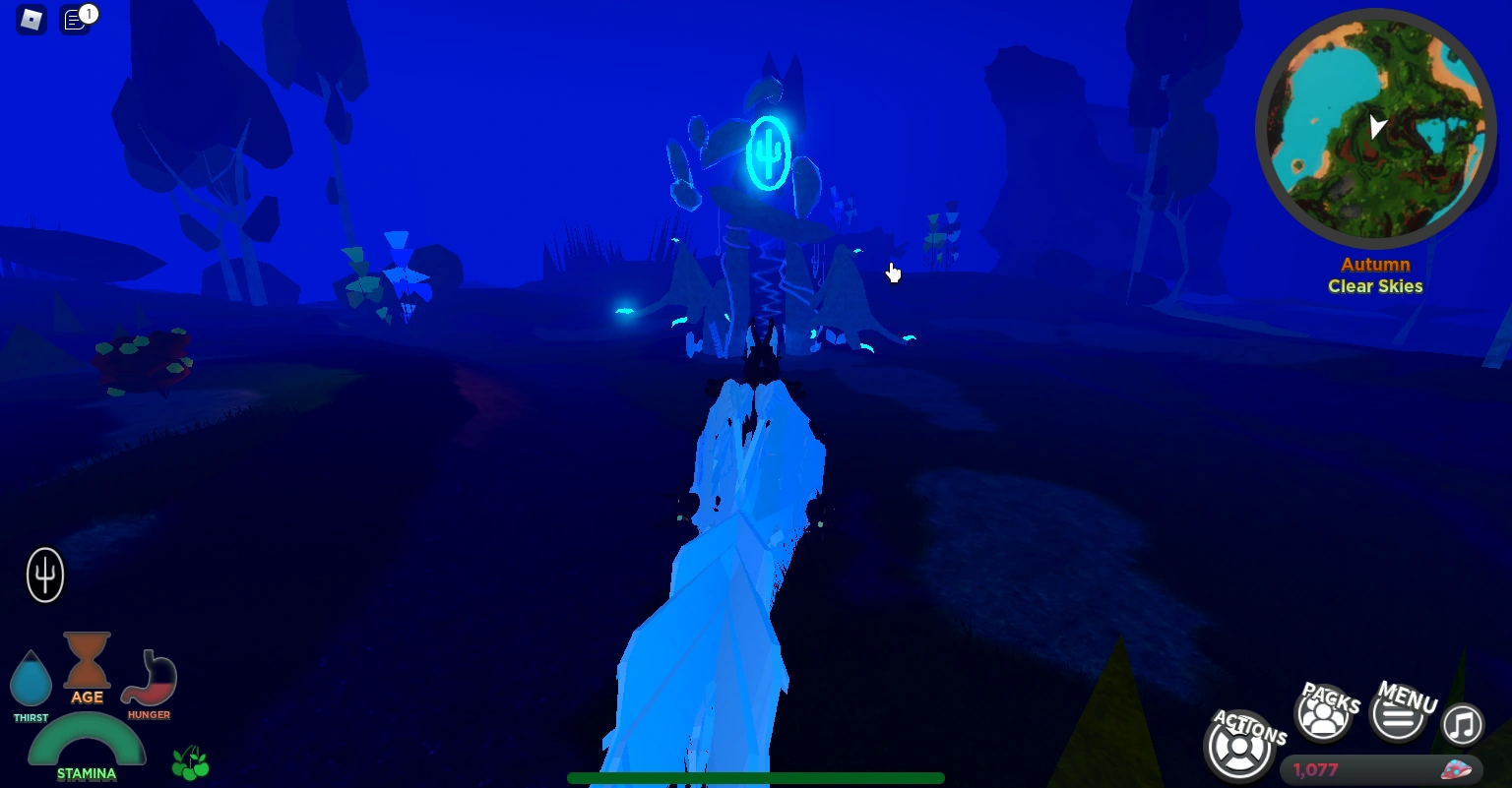1512x788 pixels.
Task: Click the THIRST water droplet indicator
Action: [31, 677]
